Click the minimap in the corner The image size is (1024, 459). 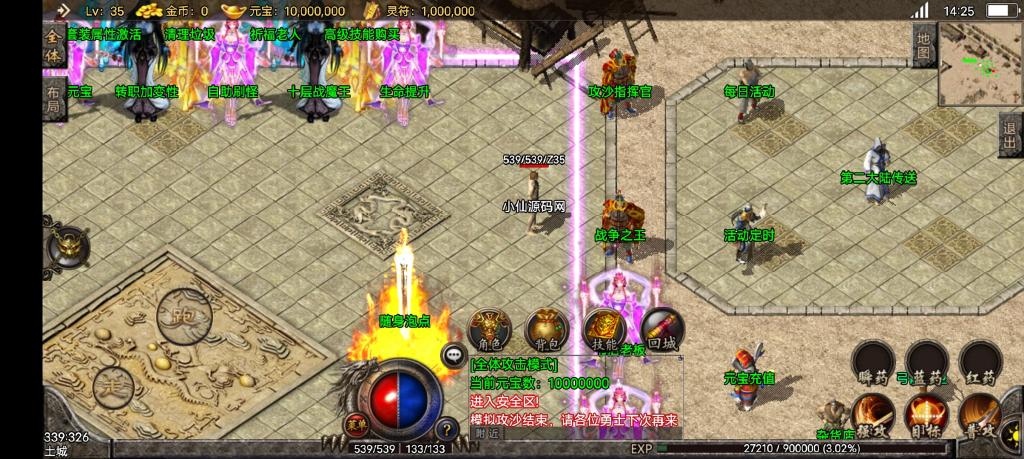click(980, 62)
